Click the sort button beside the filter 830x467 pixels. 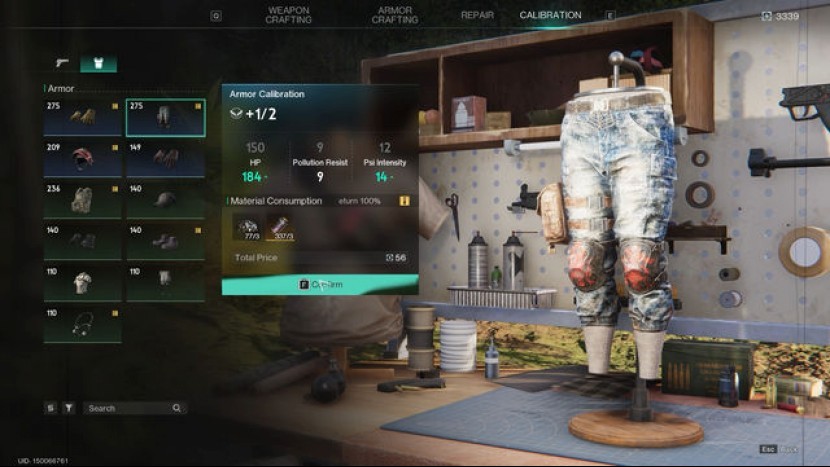[x=51, y=408]
